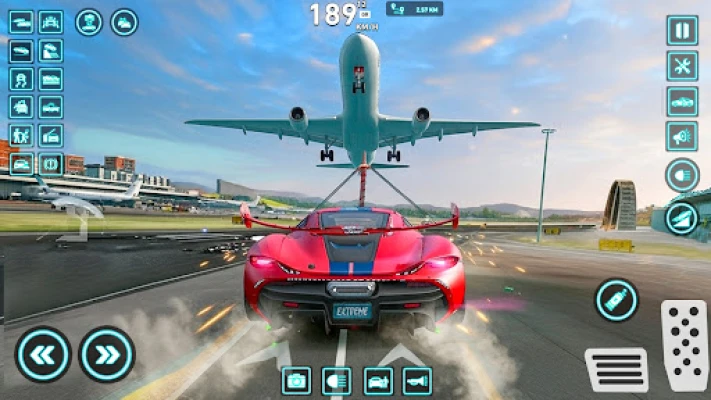Switch camera view with the camera icon
711x400 pixels.
[x=297, y=380]
